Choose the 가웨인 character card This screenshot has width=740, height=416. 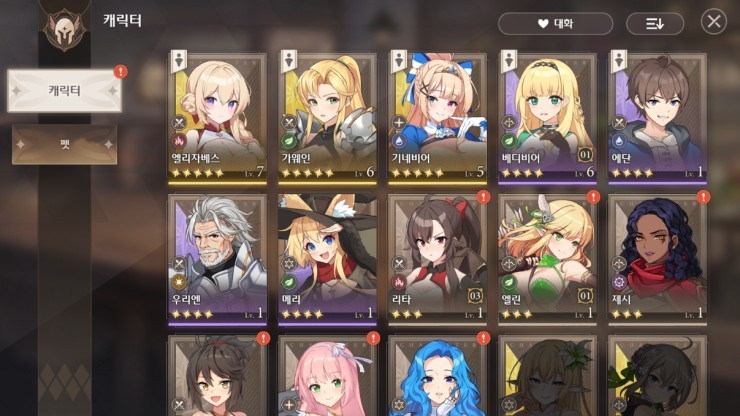click(x=327, y=118)
